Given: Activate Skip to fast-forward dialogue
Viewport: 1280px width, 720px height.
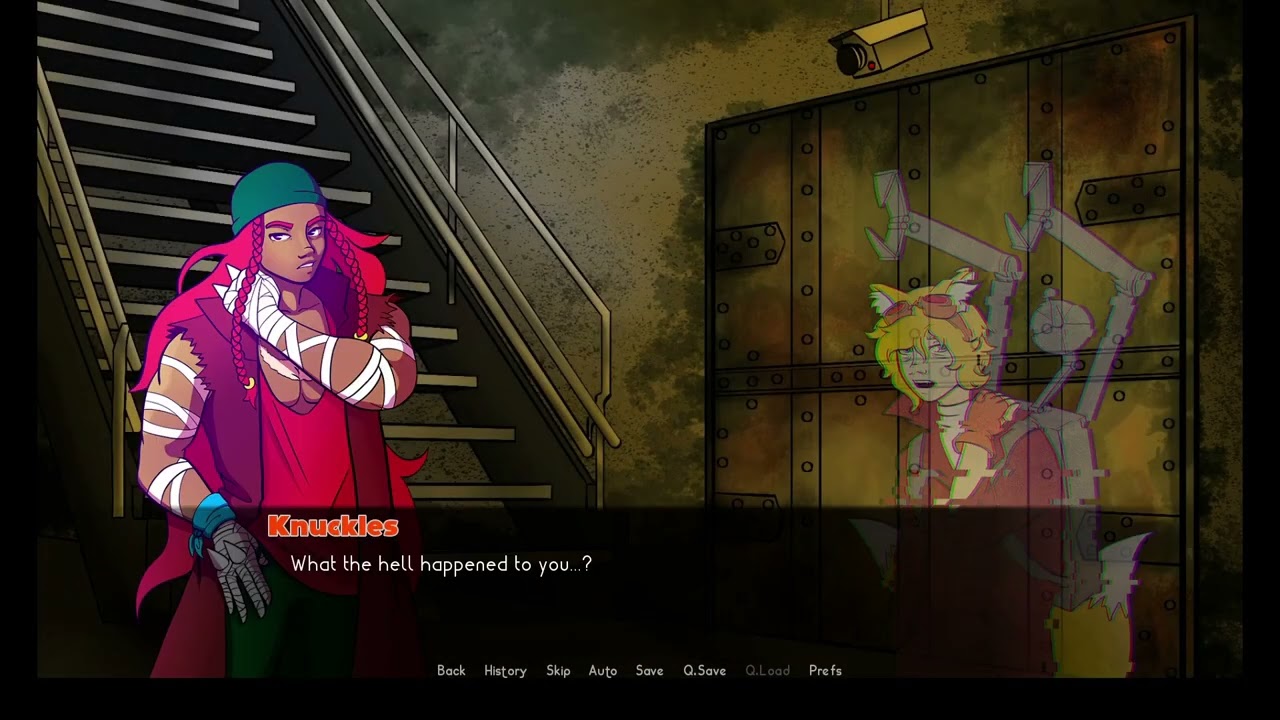Looking at the screenshot, I should coord(558,671).
